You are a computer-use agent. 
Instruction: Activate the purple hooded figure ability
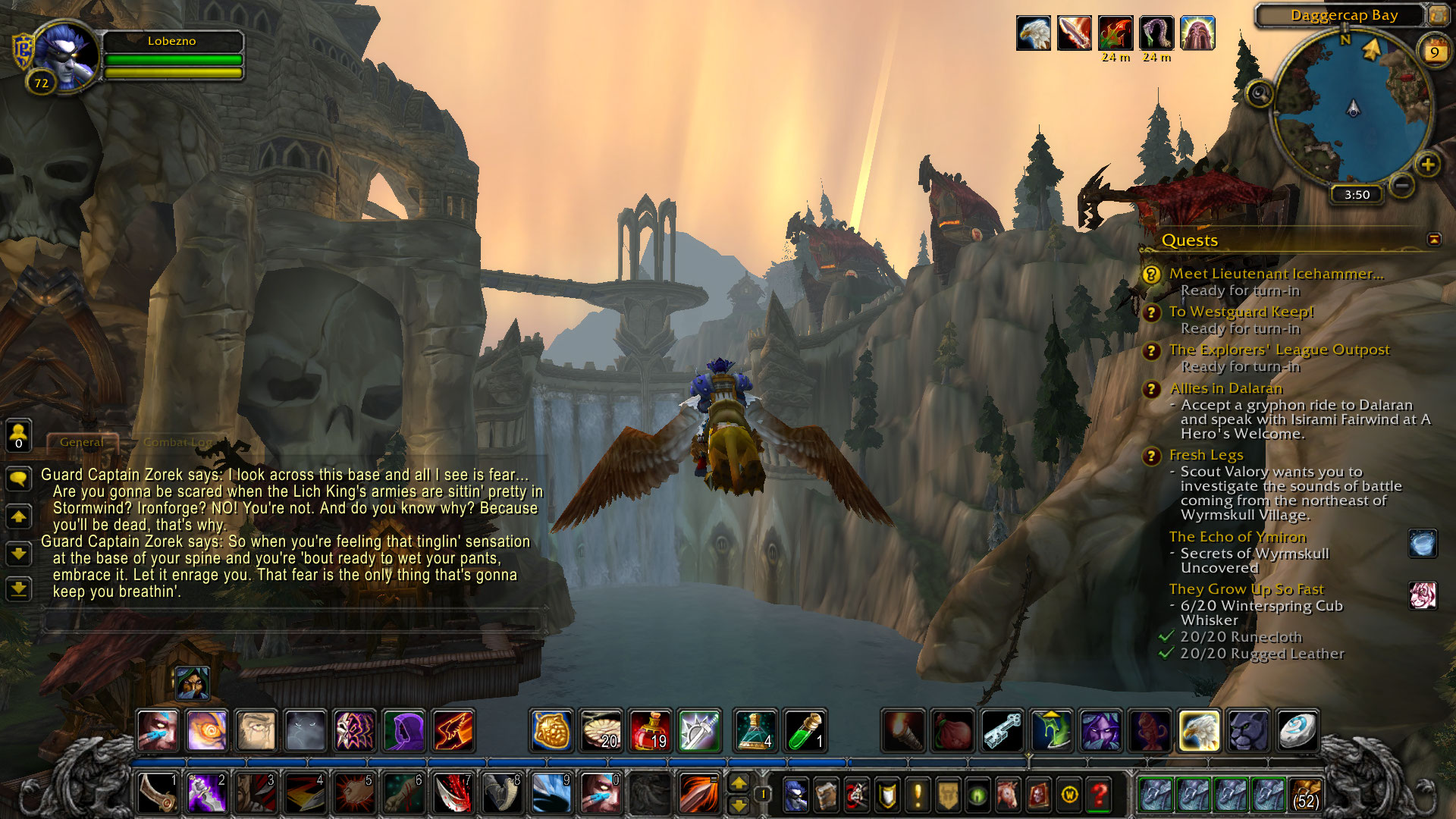[404, 730]
